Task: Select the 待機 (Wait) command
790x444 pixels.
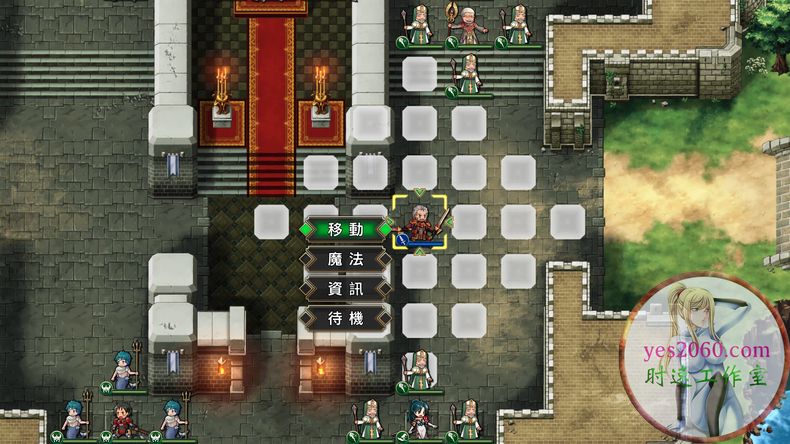Action: pyautogui.click(x=344, y=319)
